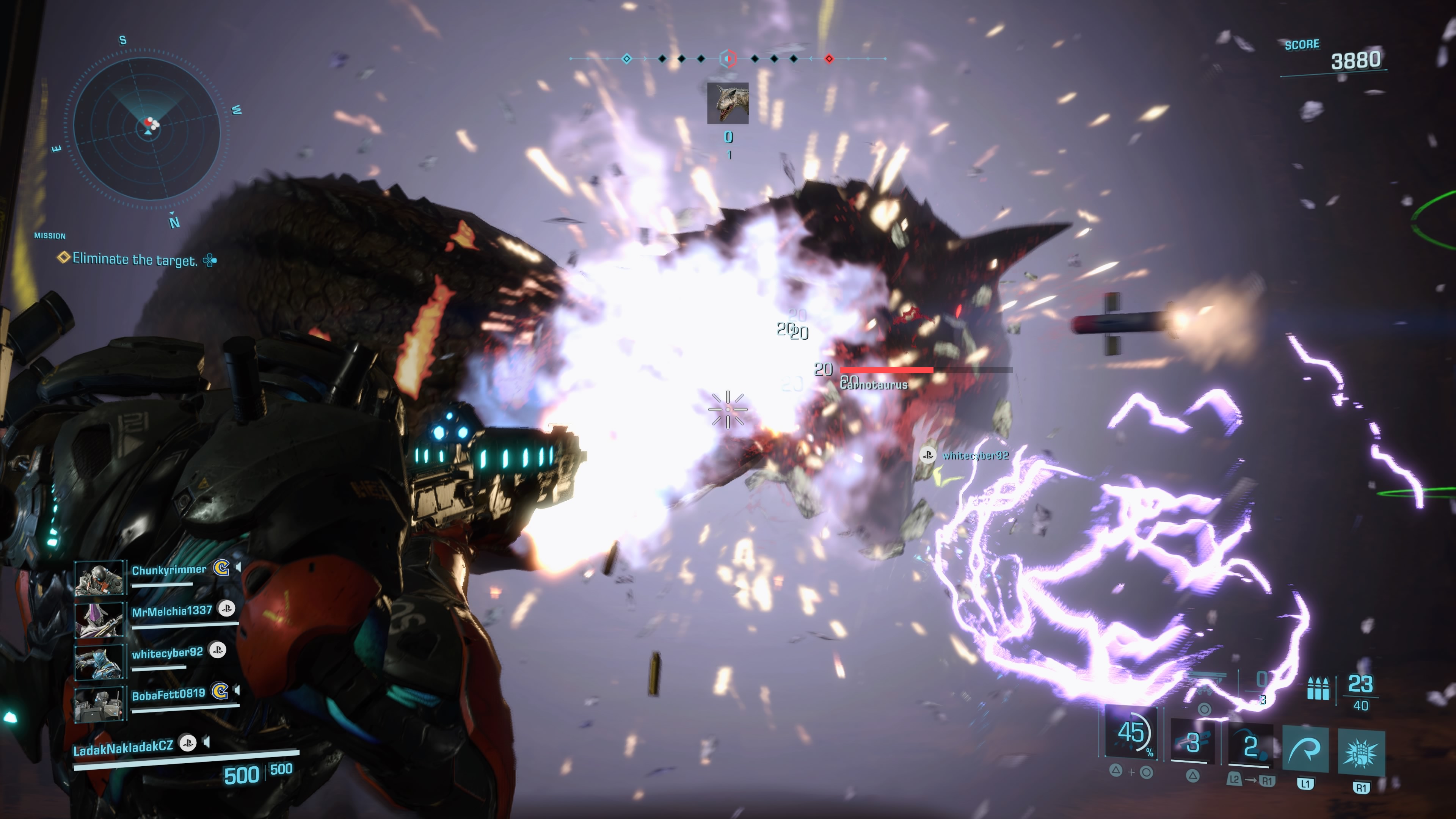This screenshot has height=819, width=1456.
Task: Select the blue team marker on progress bar
Action: (x=626, y=59)
